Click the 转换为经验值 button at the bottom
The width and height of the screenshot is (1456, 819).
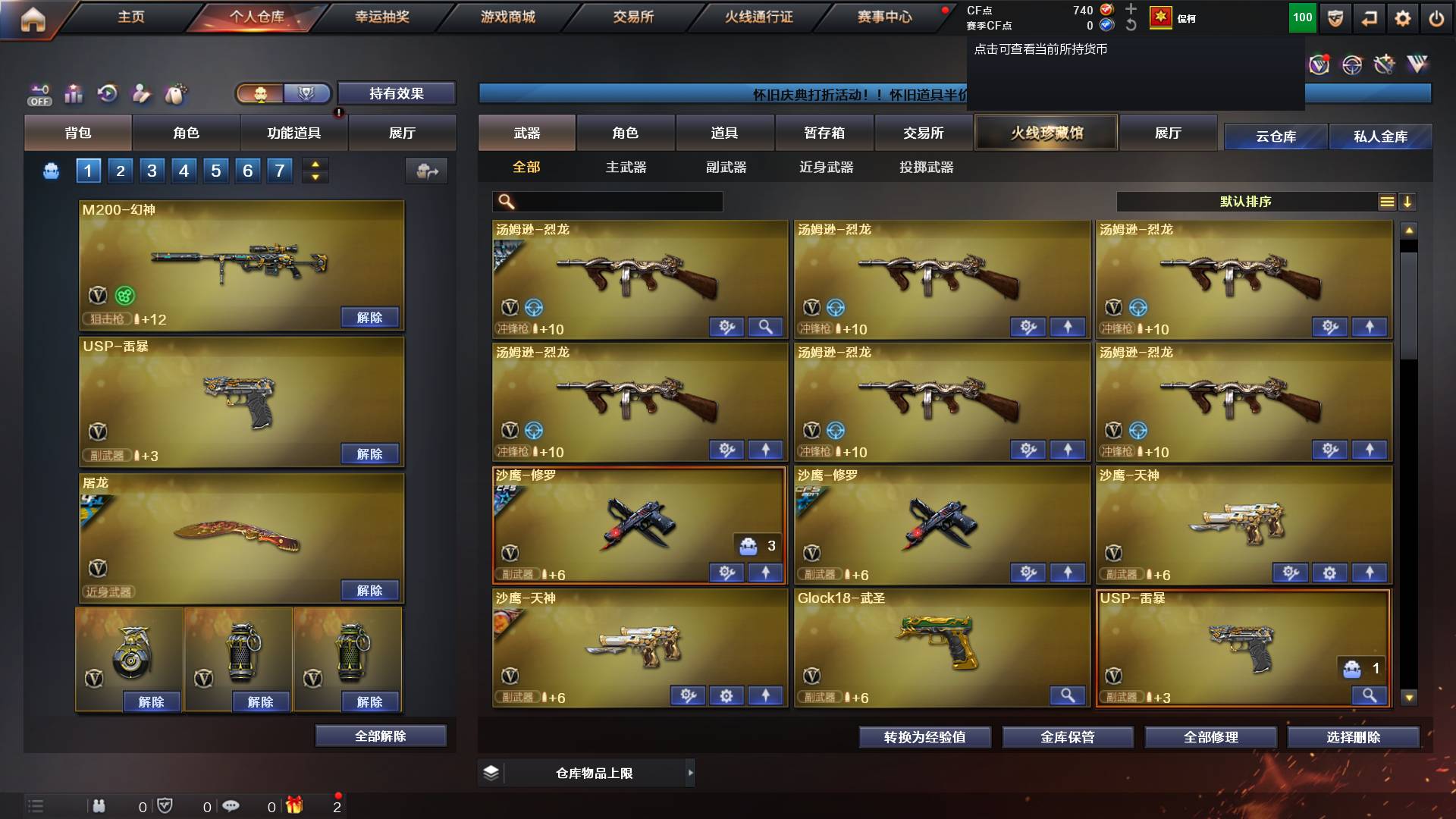[x=924, y=736]
